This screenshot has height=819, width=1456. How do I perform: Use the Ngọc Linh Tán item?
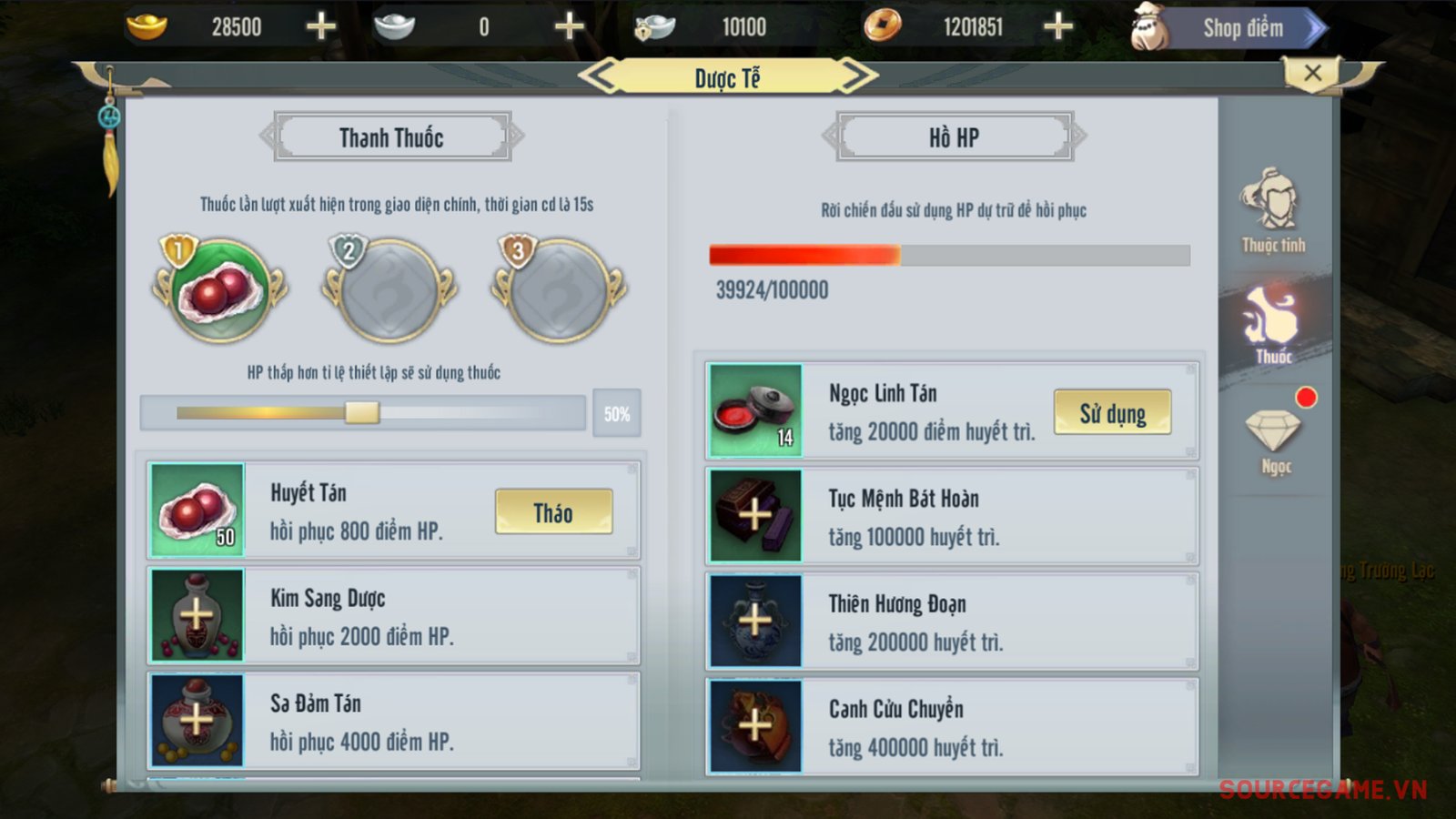click(x=1112, y=413)
